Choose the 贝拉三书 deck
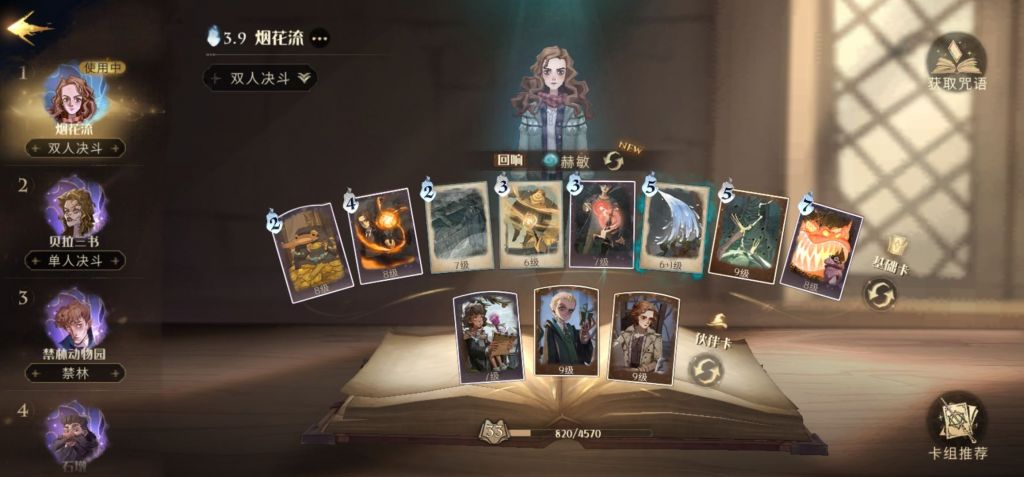This screenshot has width=1024, height=477. (x=75, y=213)
